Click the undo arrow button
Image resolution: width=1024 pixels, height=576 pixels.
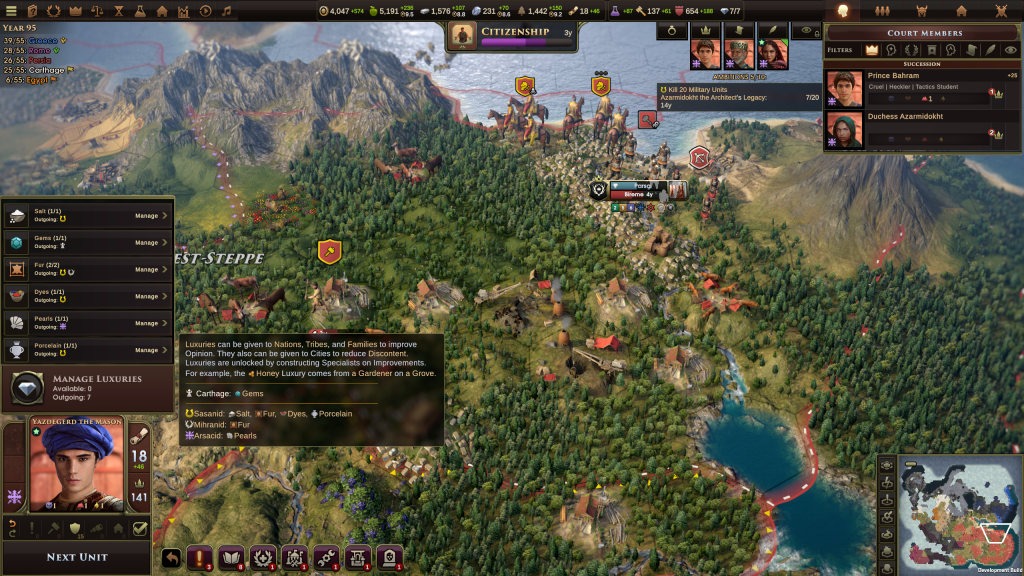[170, 558]
